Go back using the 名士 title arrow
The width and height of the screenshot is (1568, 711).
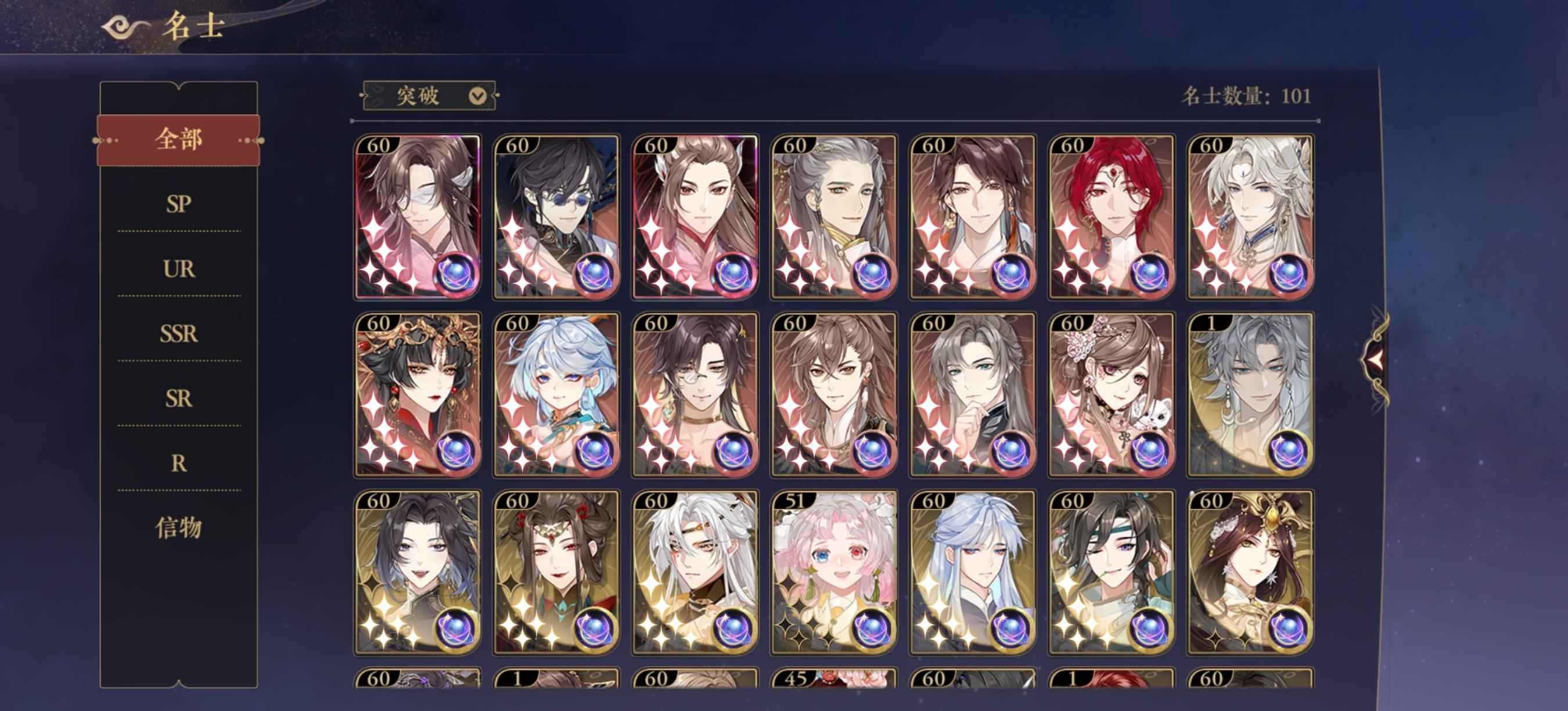click(125, 27)
